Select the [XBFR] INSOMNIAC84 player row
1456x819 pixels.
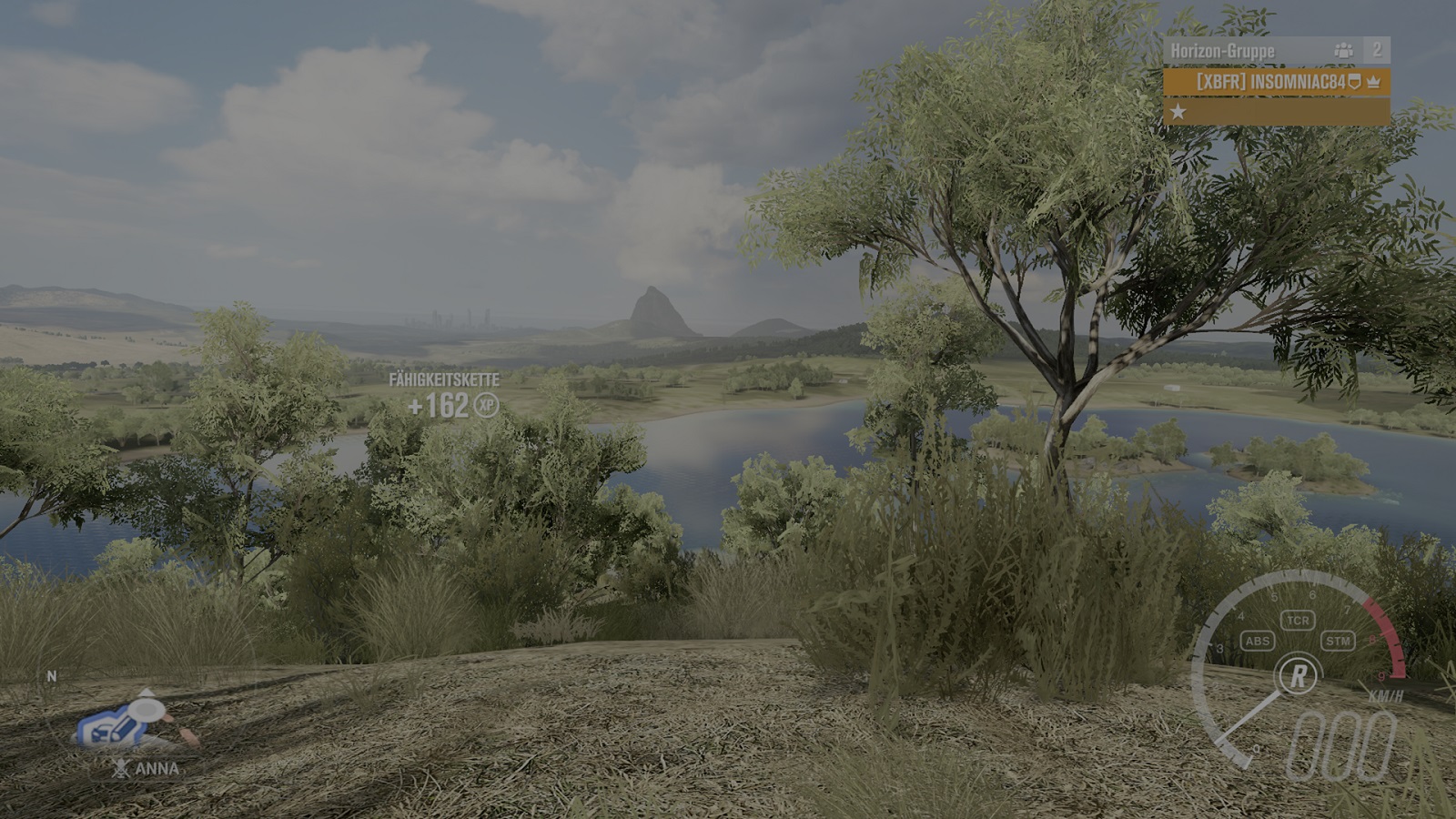point(1276,82)
